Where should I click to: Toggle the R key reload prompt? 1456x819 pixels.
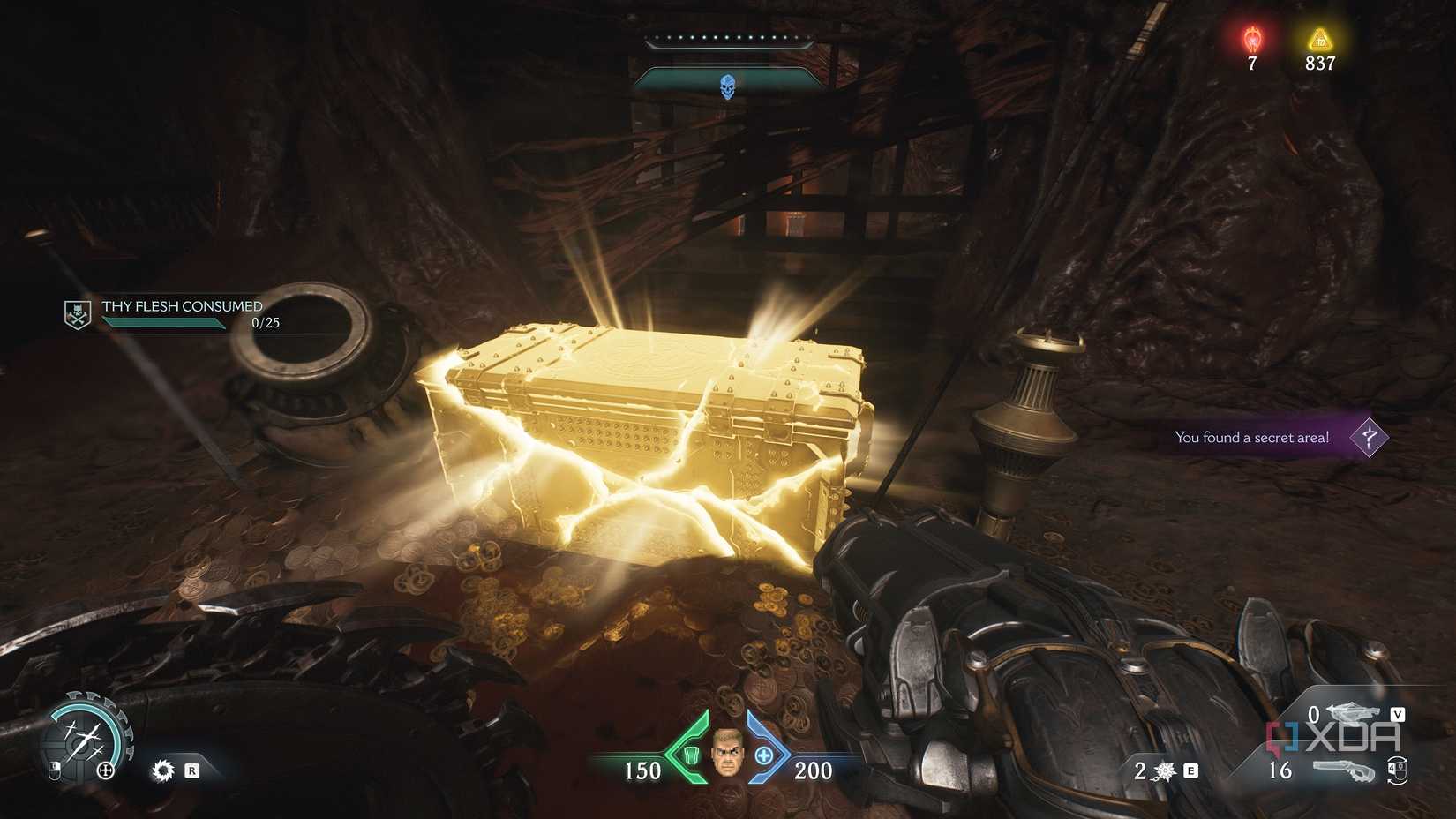192,771
